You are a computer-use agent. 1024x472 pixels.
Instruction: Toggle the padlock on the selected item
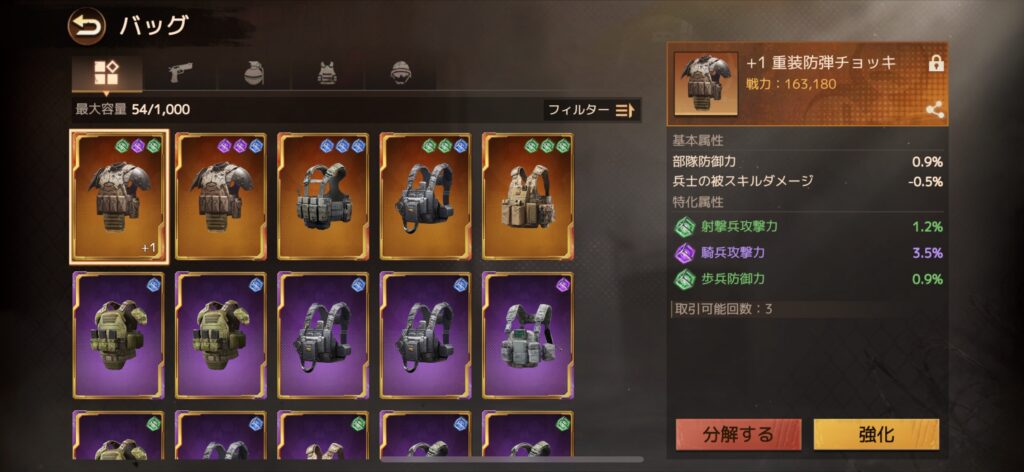pos(936,63)
